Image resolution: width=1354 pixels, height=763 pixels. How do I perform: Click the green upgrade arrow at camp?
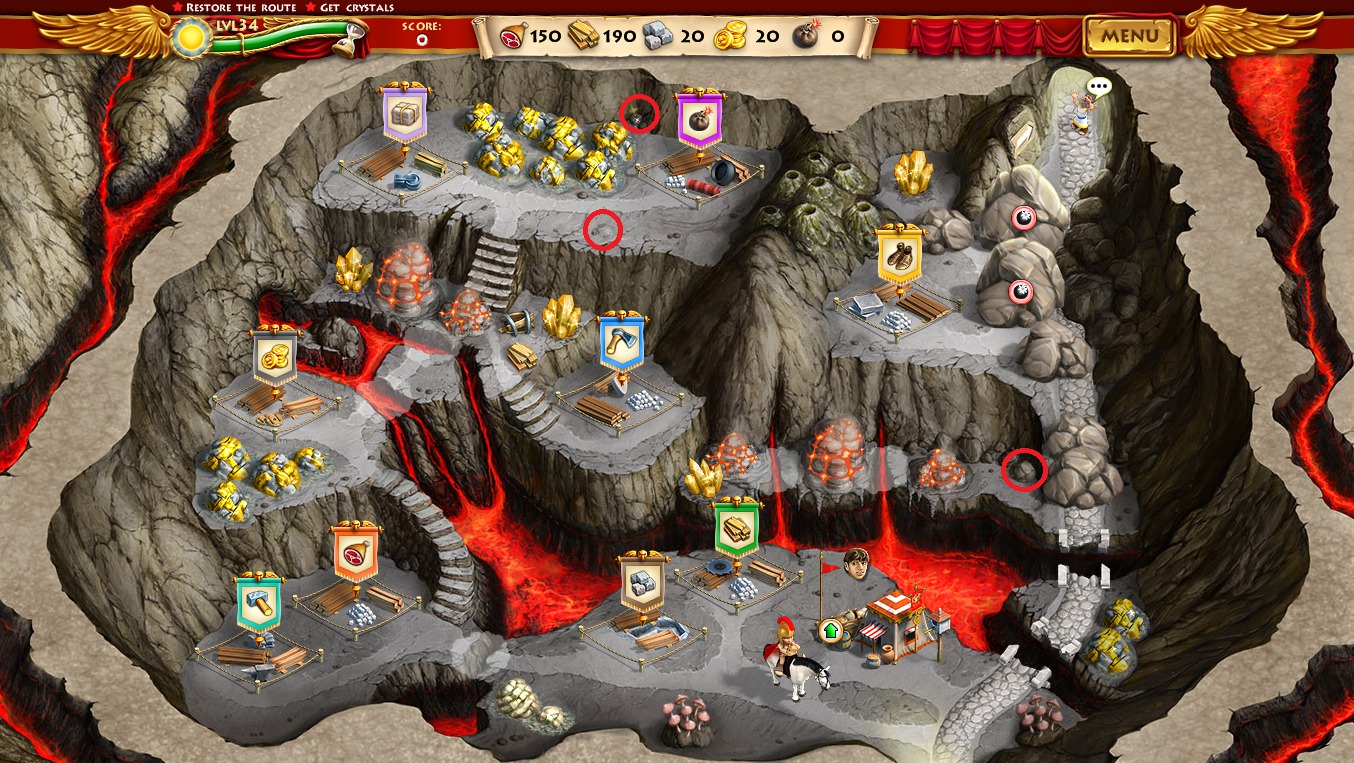[829, 630]
